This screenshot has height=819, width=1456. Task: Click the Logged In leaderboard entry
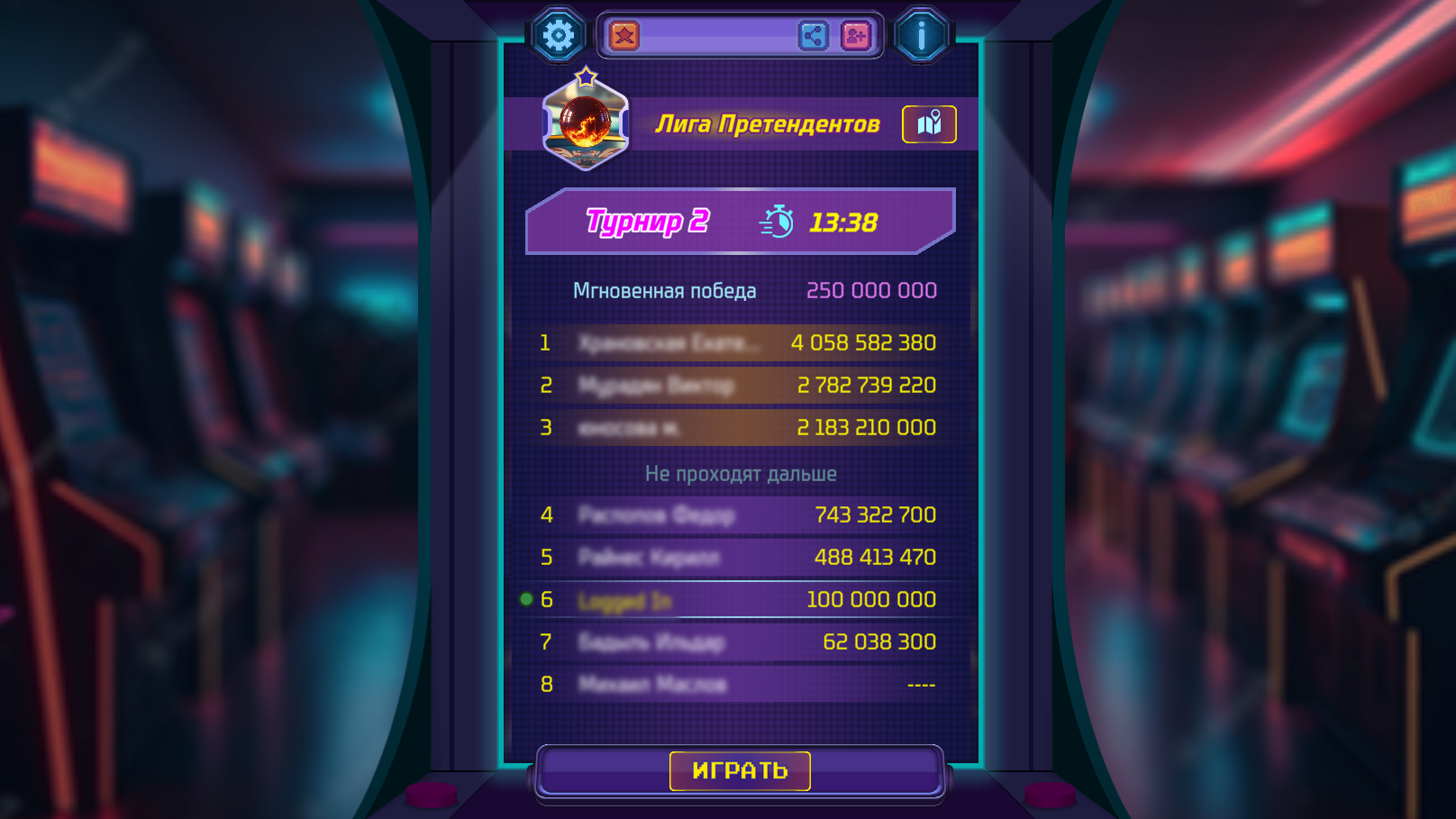coord(739,598)
